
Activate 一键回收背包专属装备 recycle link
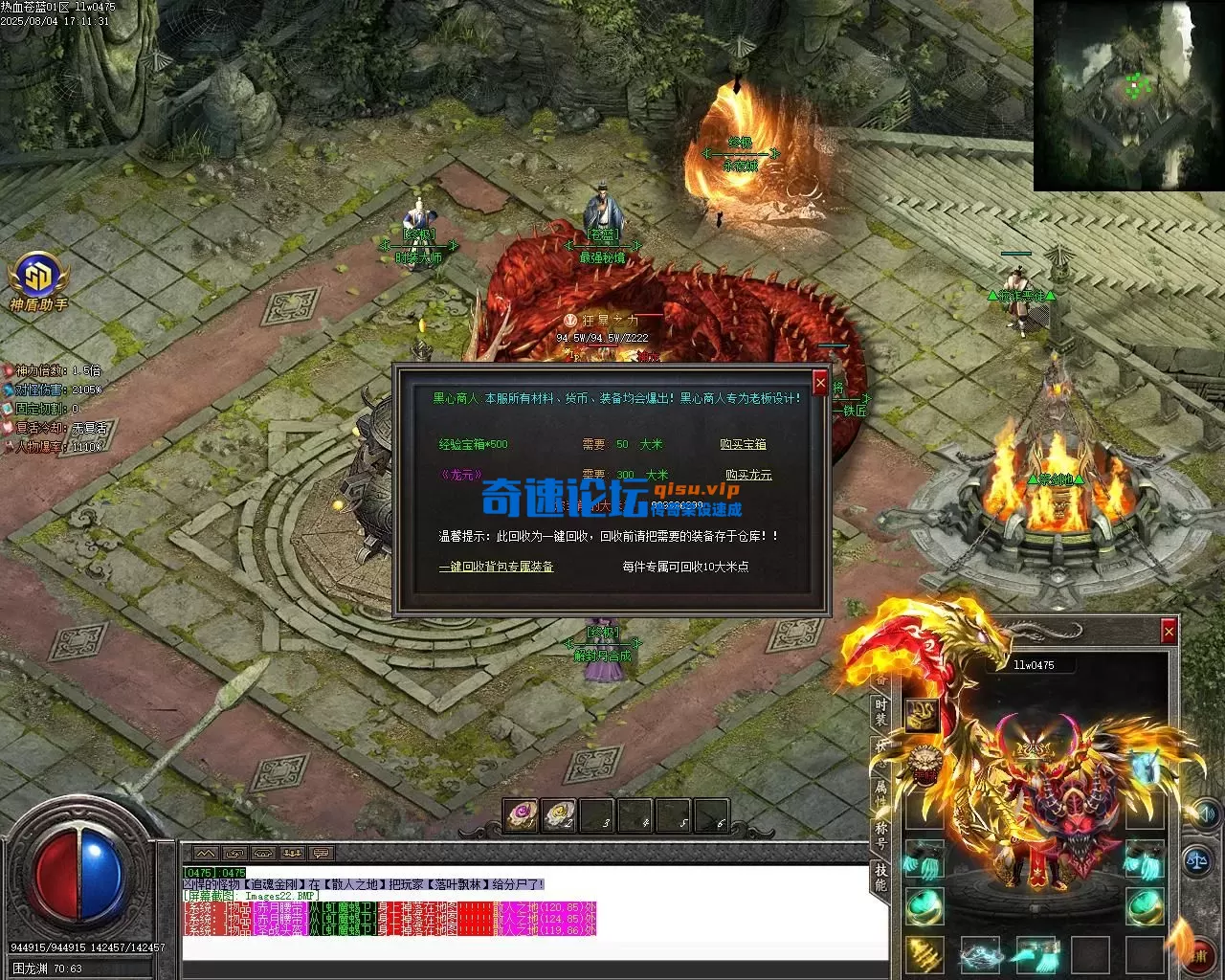pyautogui.click(x=496, y=567)
